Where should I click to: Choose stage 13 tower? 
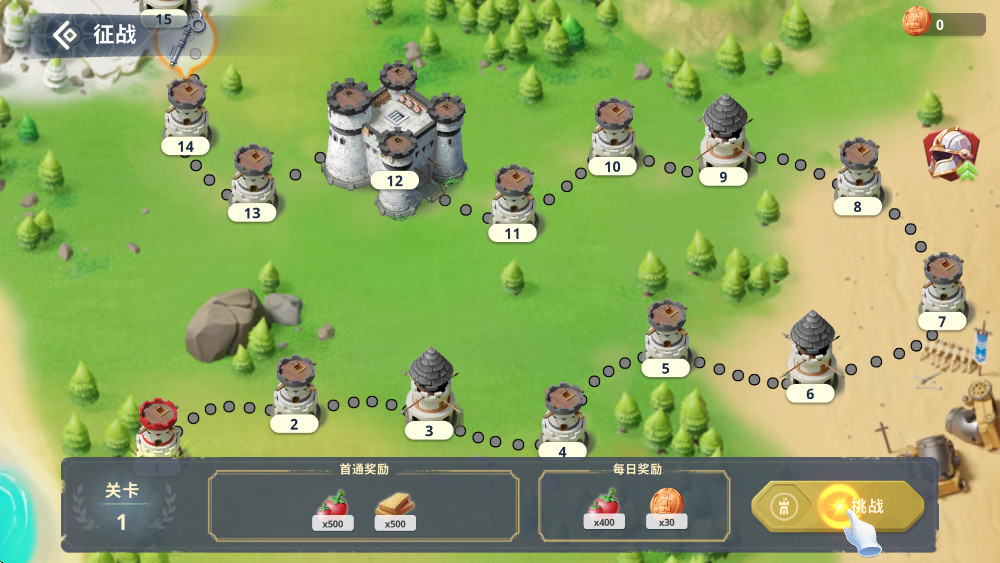pos(252,177)
